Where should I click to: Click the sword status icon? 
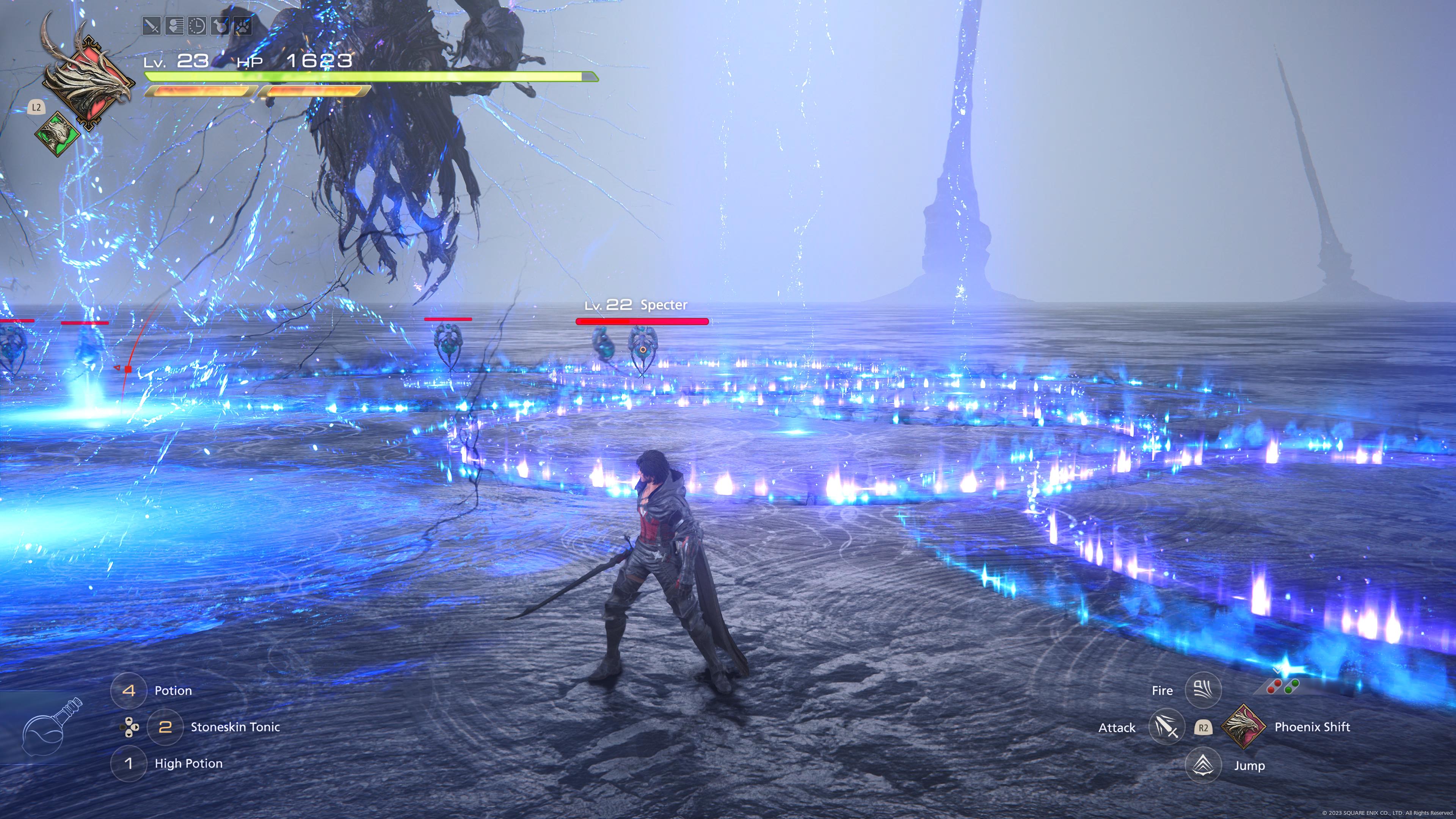pos(152,26)
